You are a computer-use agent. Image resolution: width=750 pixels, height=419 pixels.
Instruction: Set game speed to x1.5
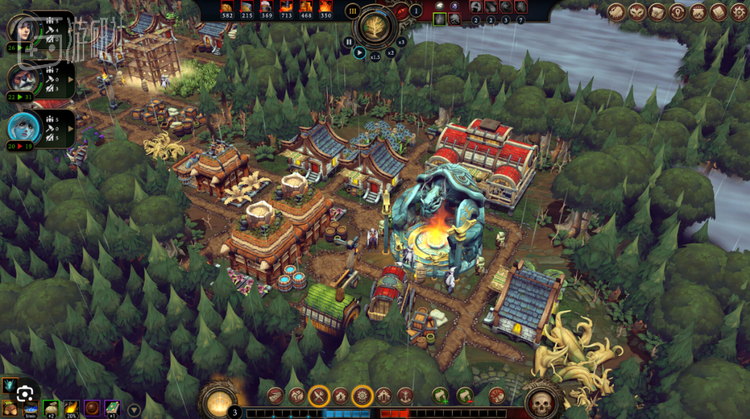(x=374, y=56)
